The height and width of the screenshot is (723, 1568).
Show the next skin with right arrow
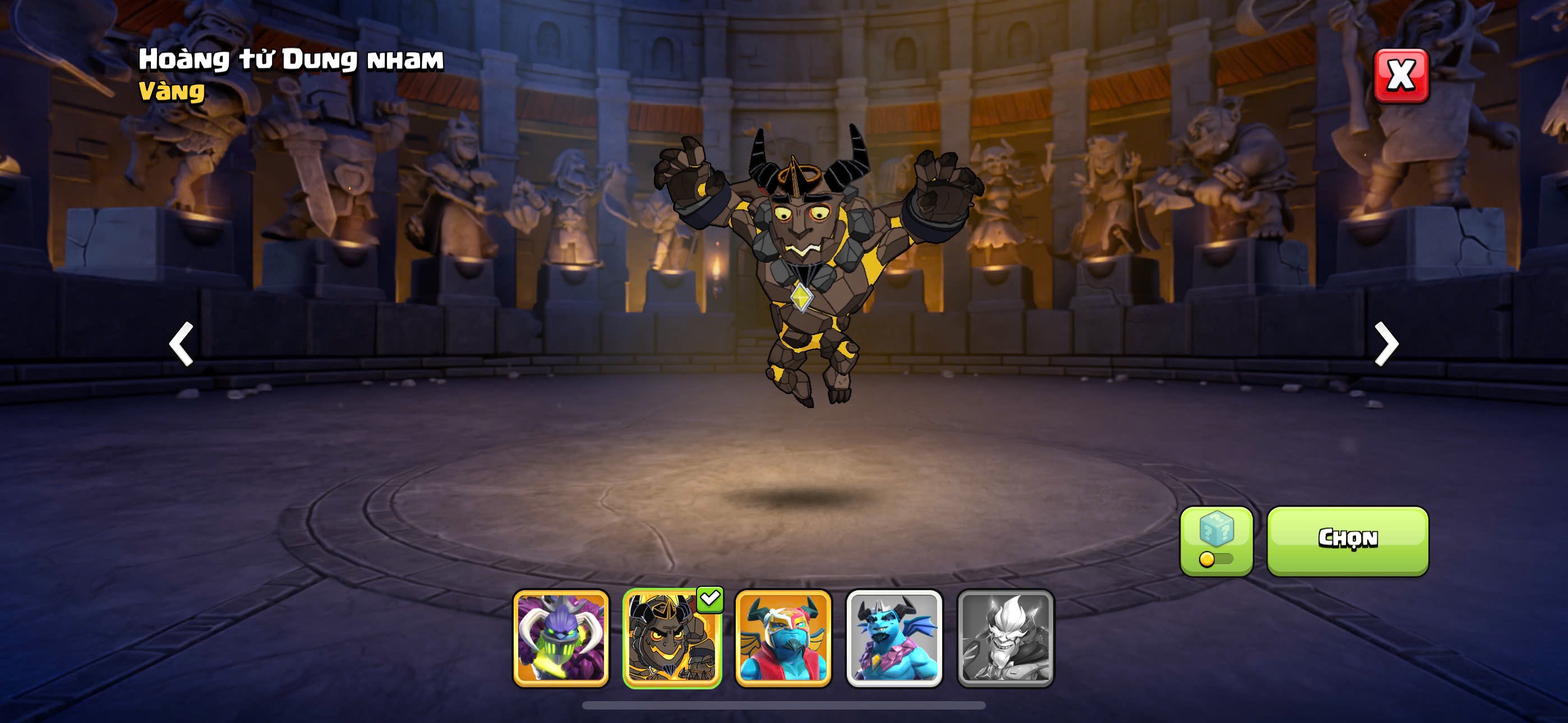tap(1386, 344)
